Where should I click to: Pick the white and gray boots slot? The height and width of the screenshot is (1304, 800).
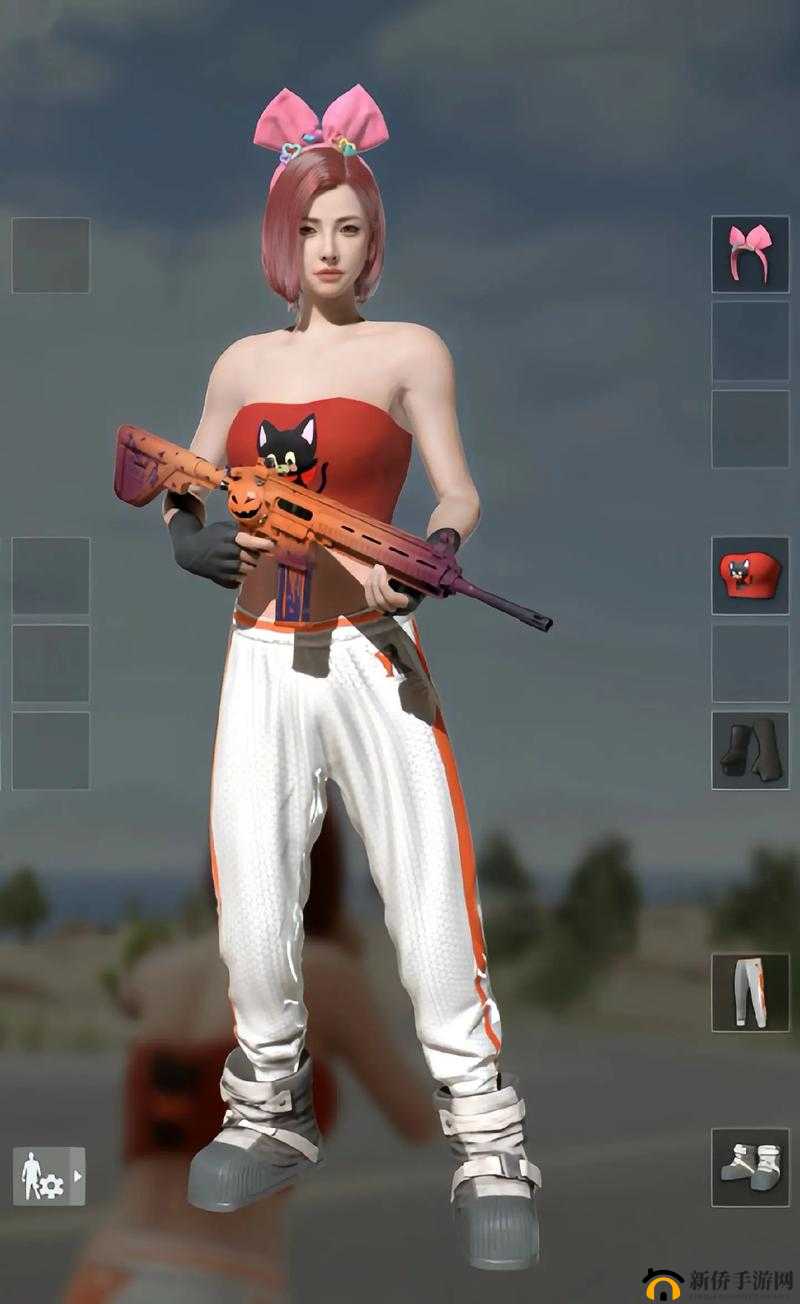tap(750, 1166)
